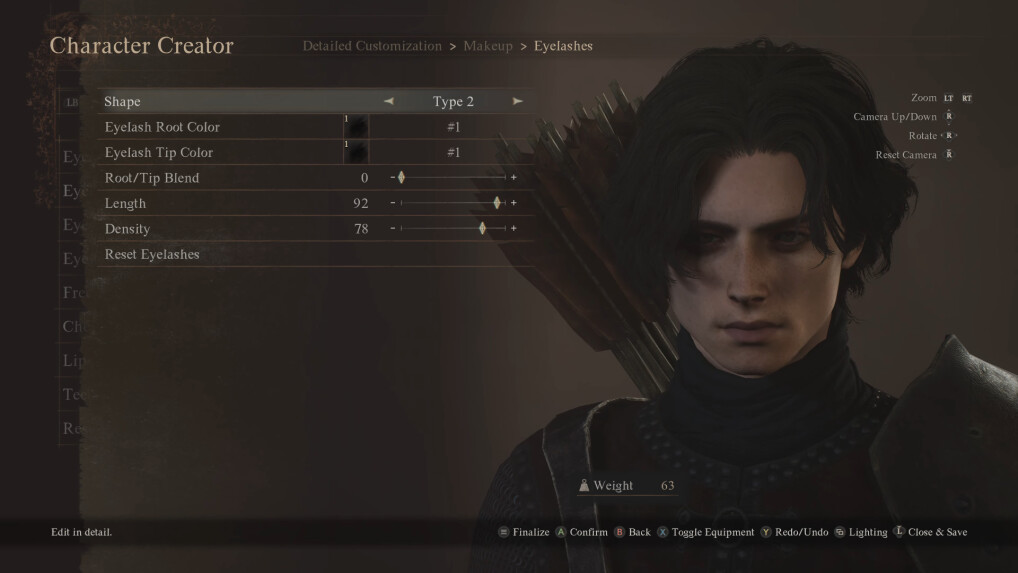The image size is (1018, 573).
Task: Switch Shape to the previous type arrow
Action: [389, 101]
